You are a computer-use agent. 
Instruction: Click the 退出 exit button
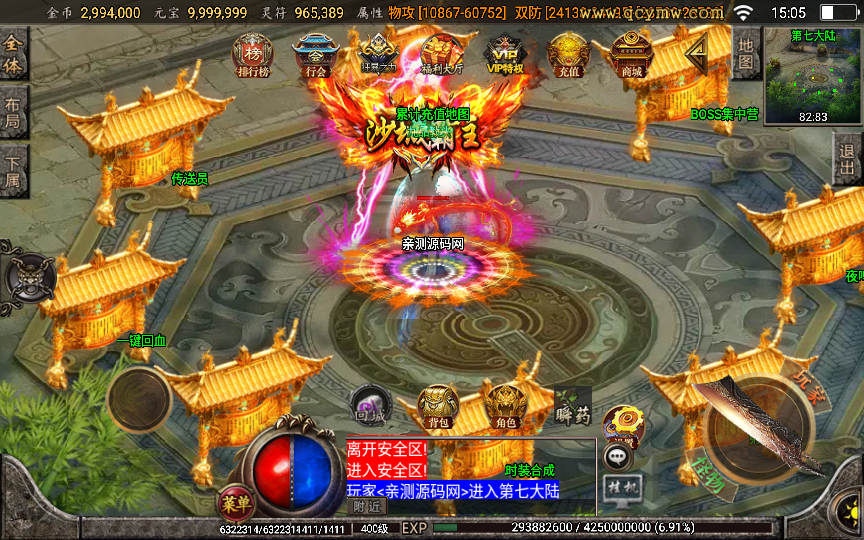pyautogui.click(x=849, y=158)
